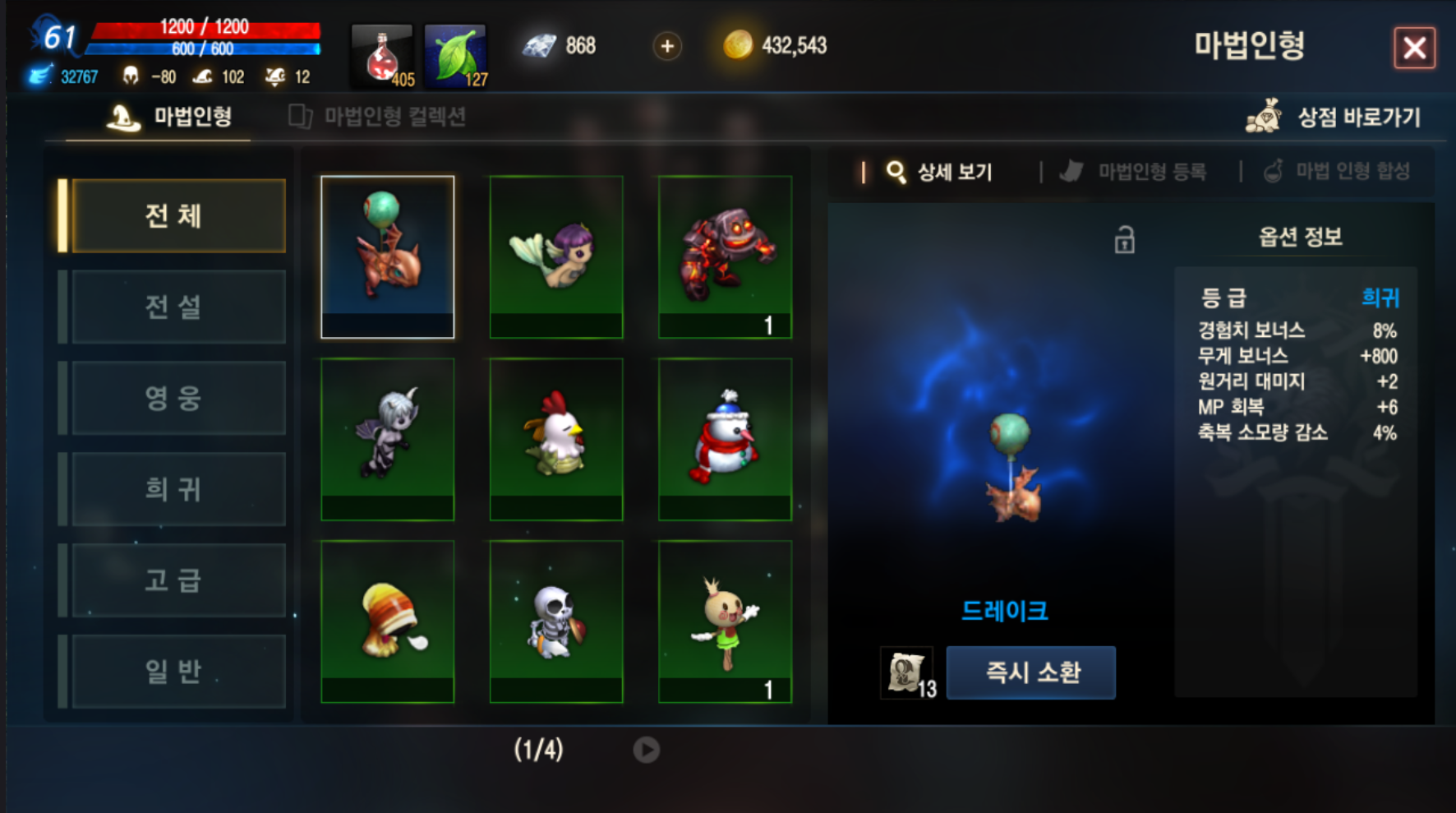The height and width of the screenshot is (813, 1456).
Task: Select the snowman doll card
Action: point(725,439)
